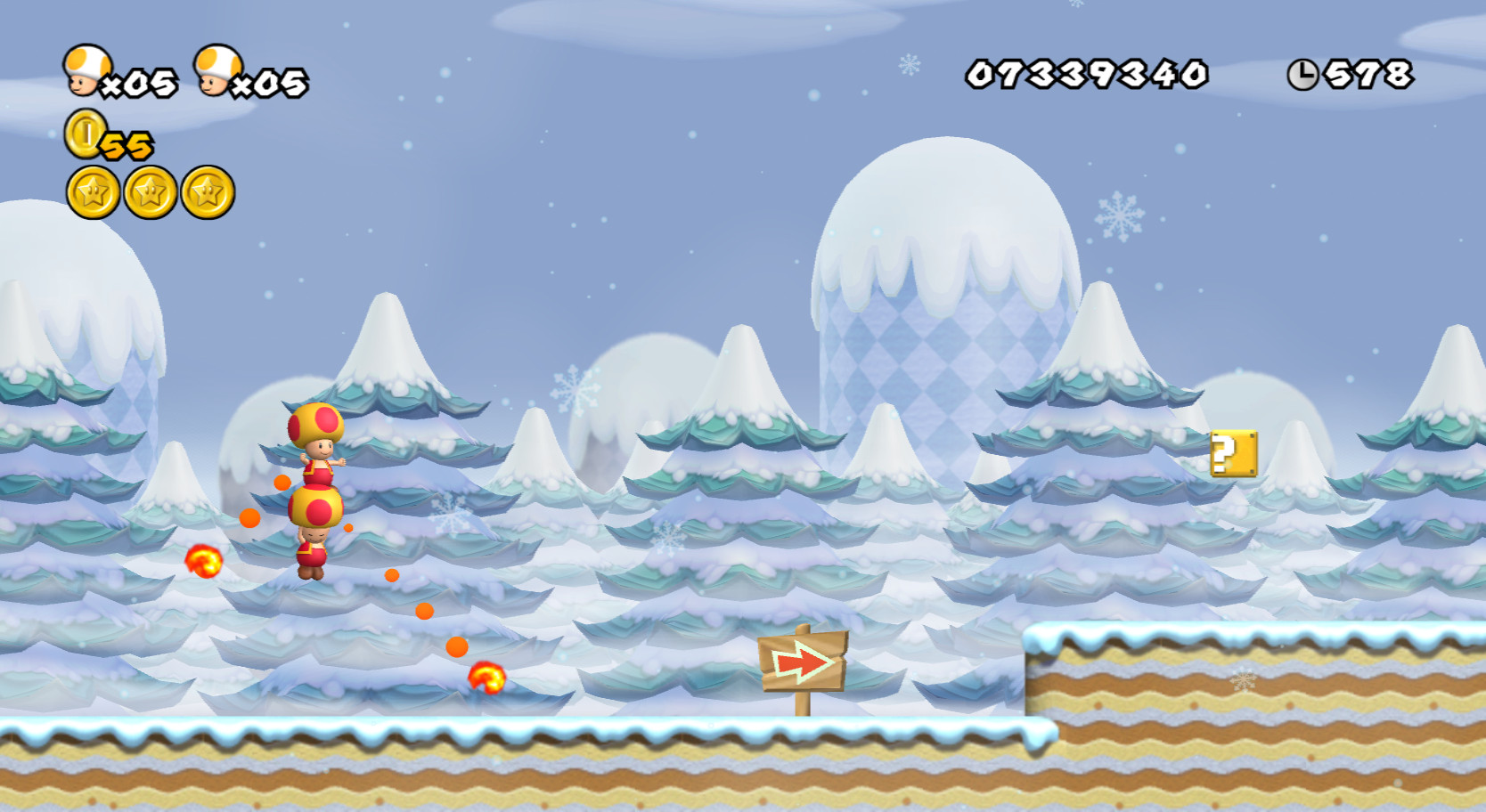Click the yellow Toad lives icon
The height and width of the screenshot is (812, 1486).
pyautogui.click(x=86, y=69)
